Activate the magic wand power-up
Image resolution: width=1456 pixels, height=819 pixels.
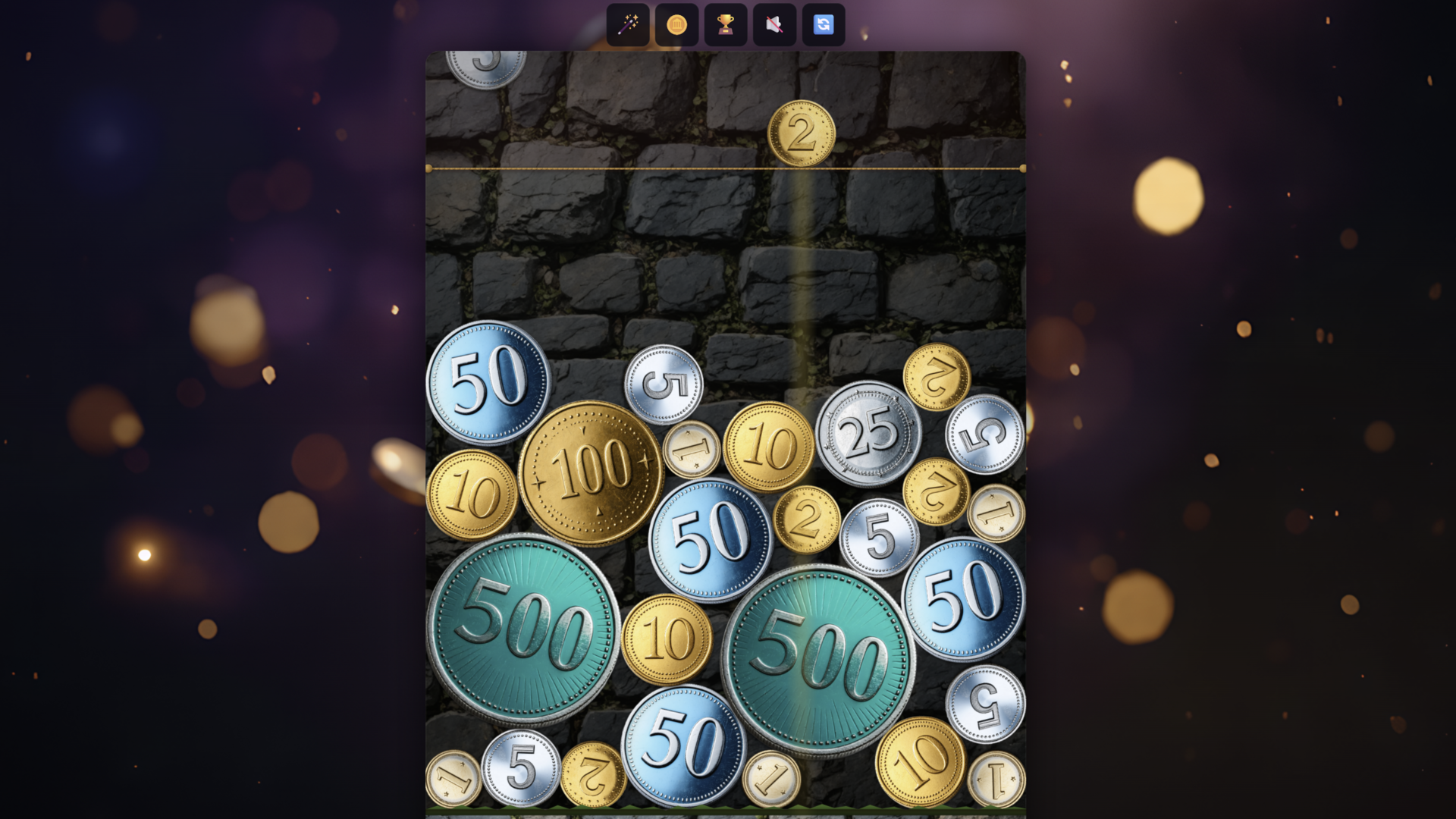(x=628, y=24)
